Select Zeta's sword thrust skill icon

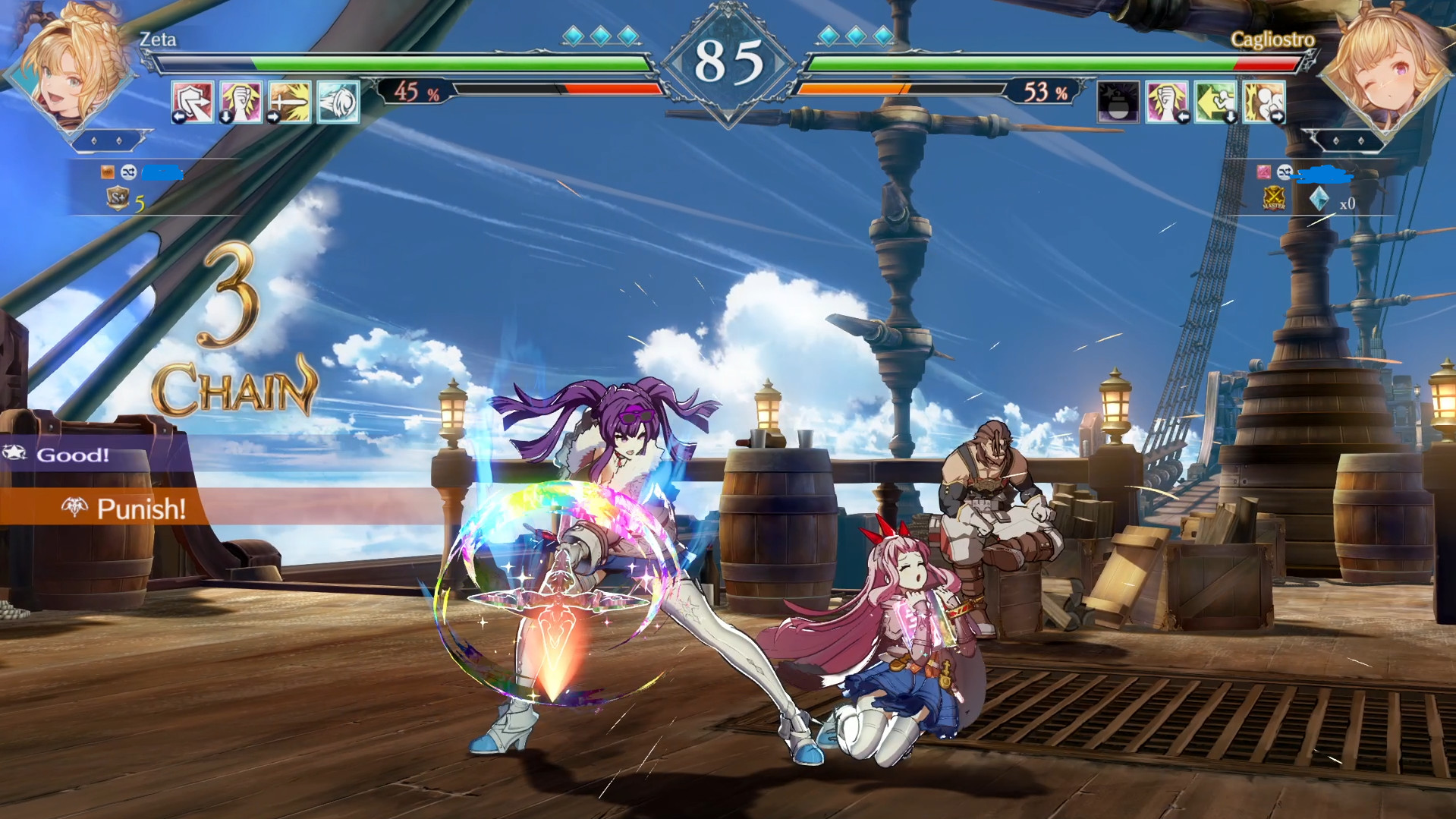pos(291,102)
